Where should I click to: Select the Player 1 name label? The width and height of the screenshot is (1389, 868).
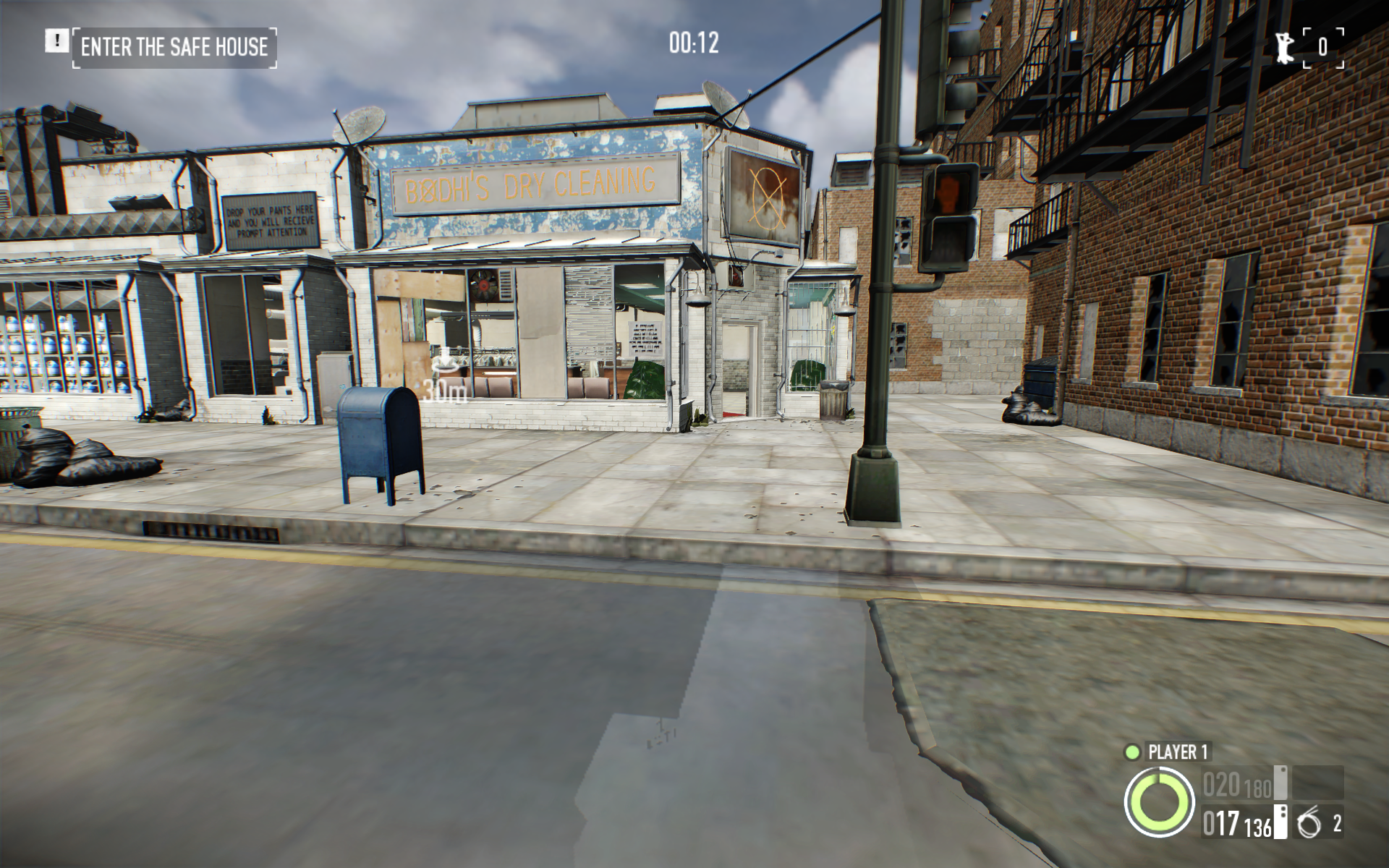click(x=1177, y=752)
